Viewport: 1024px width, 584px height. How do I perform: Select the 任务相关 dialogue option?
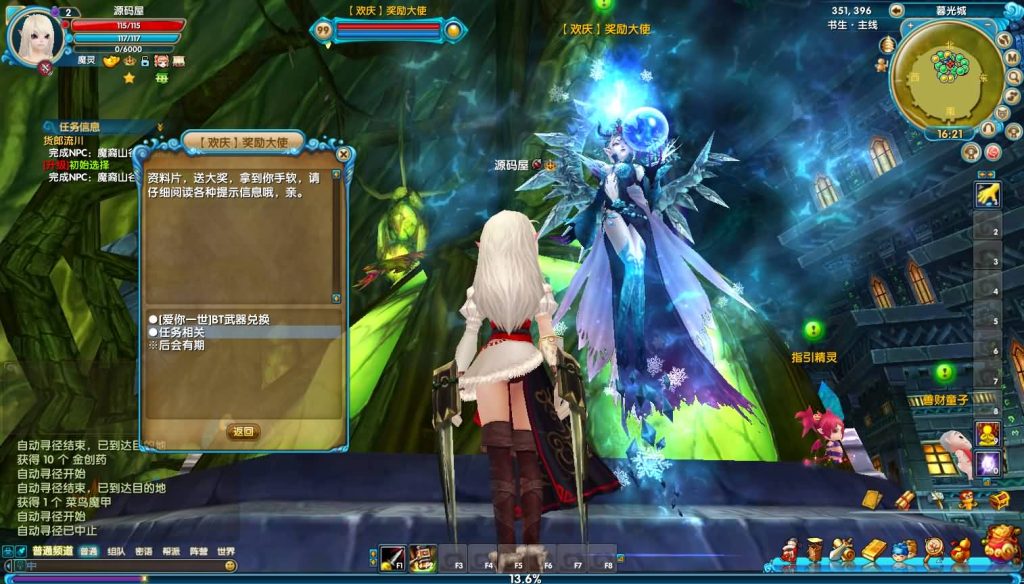pos(182,332)
